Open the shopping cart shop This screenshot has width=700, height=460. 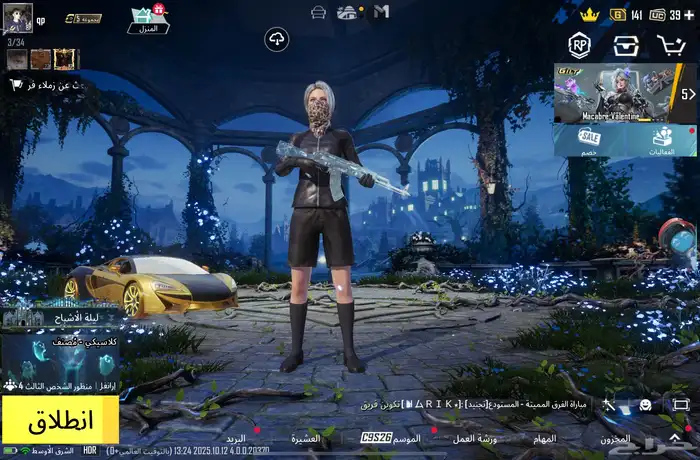[x=671, y=45]
